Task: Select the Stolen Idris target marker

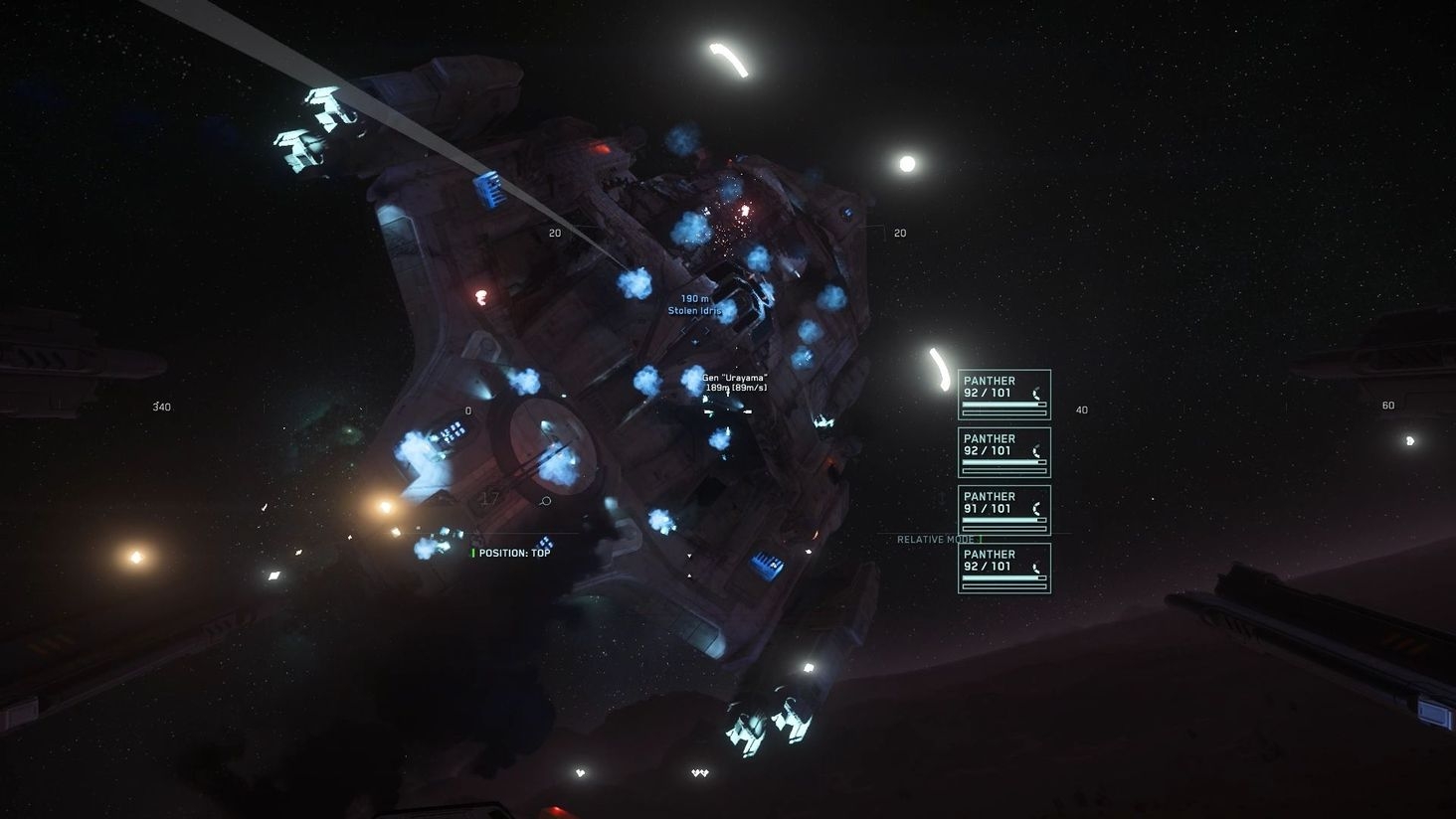Action: pos(694,310)
